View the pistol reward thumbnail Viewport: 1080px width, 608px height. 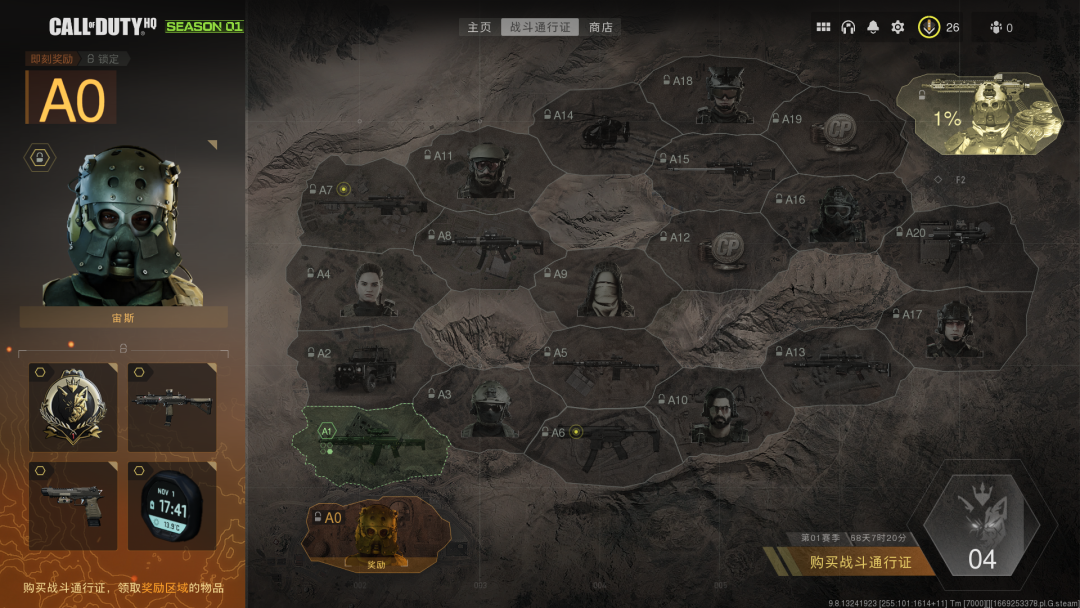(73, 505)
